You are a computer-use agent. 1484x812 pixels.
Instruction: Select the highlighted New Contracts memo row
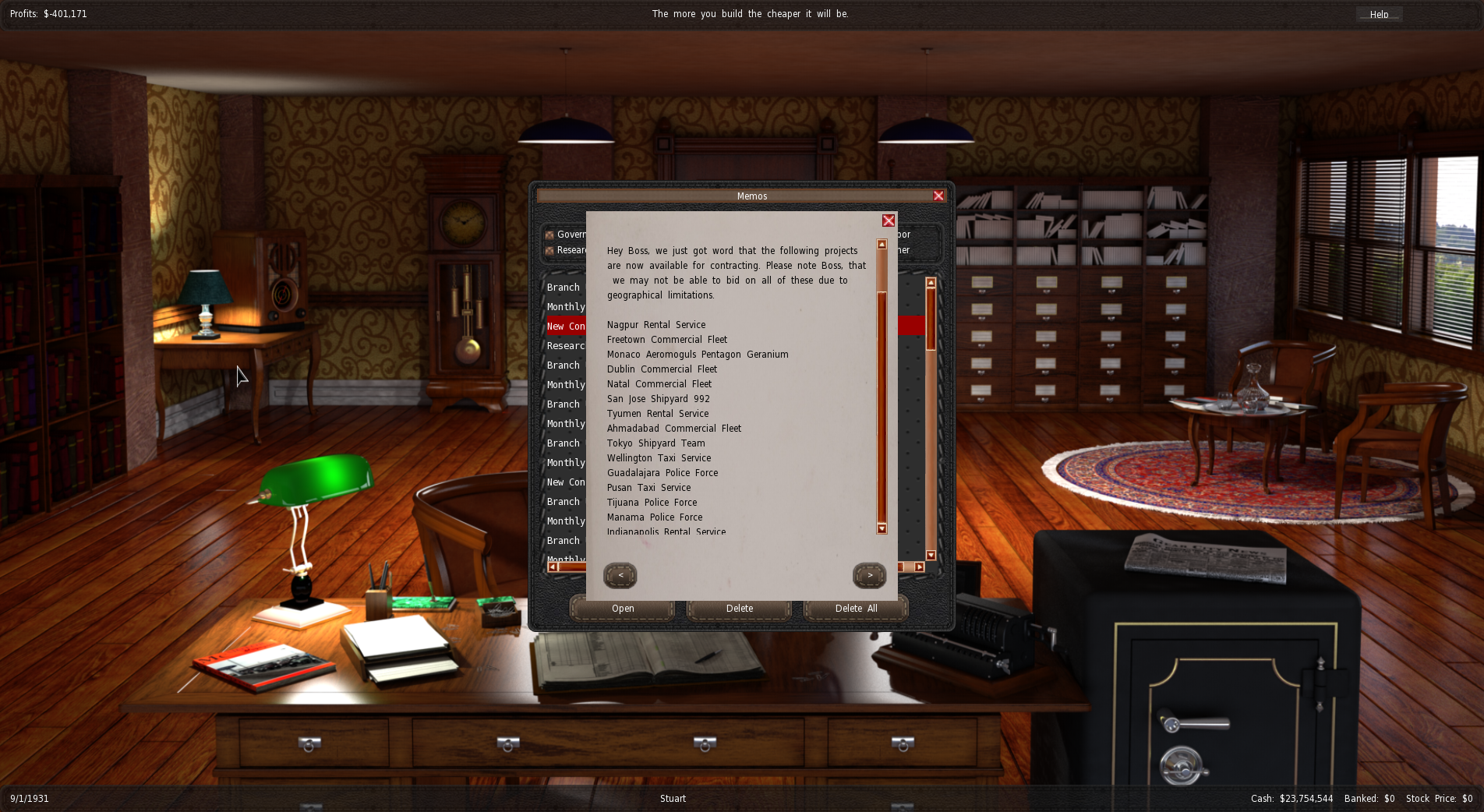566,327
